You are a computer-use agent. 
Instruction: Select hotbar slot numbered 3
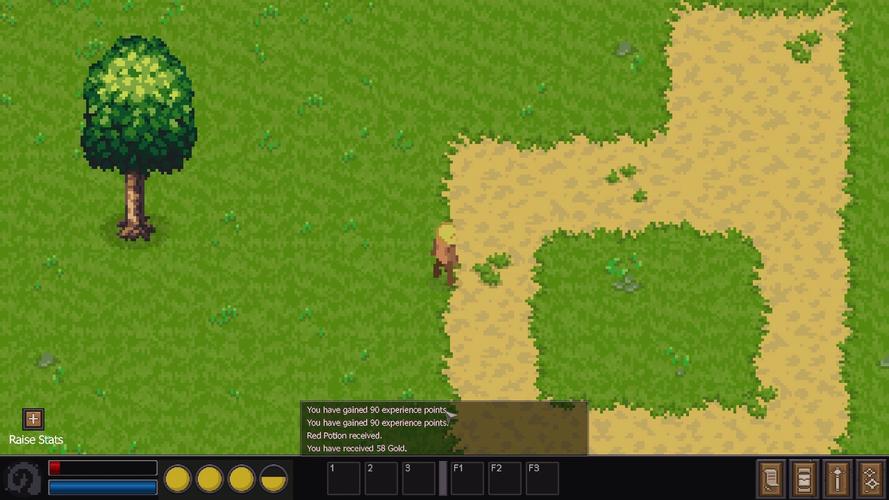419,477
